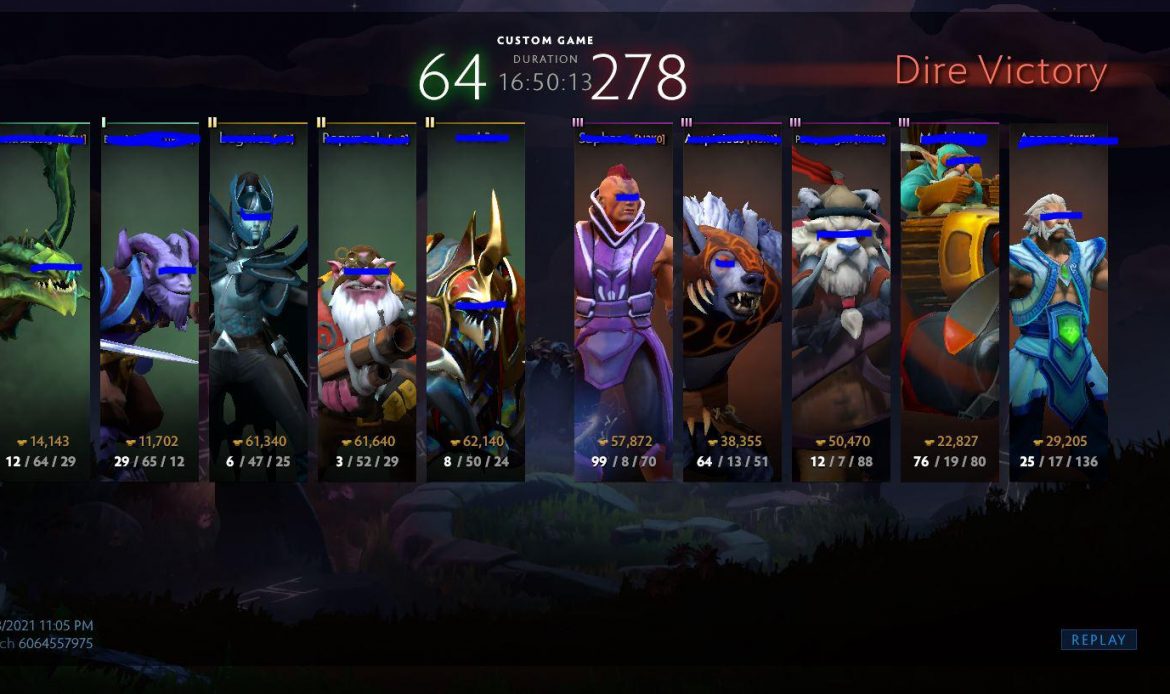
Task: Open the purple Riki player card
Action: point(149,300)
